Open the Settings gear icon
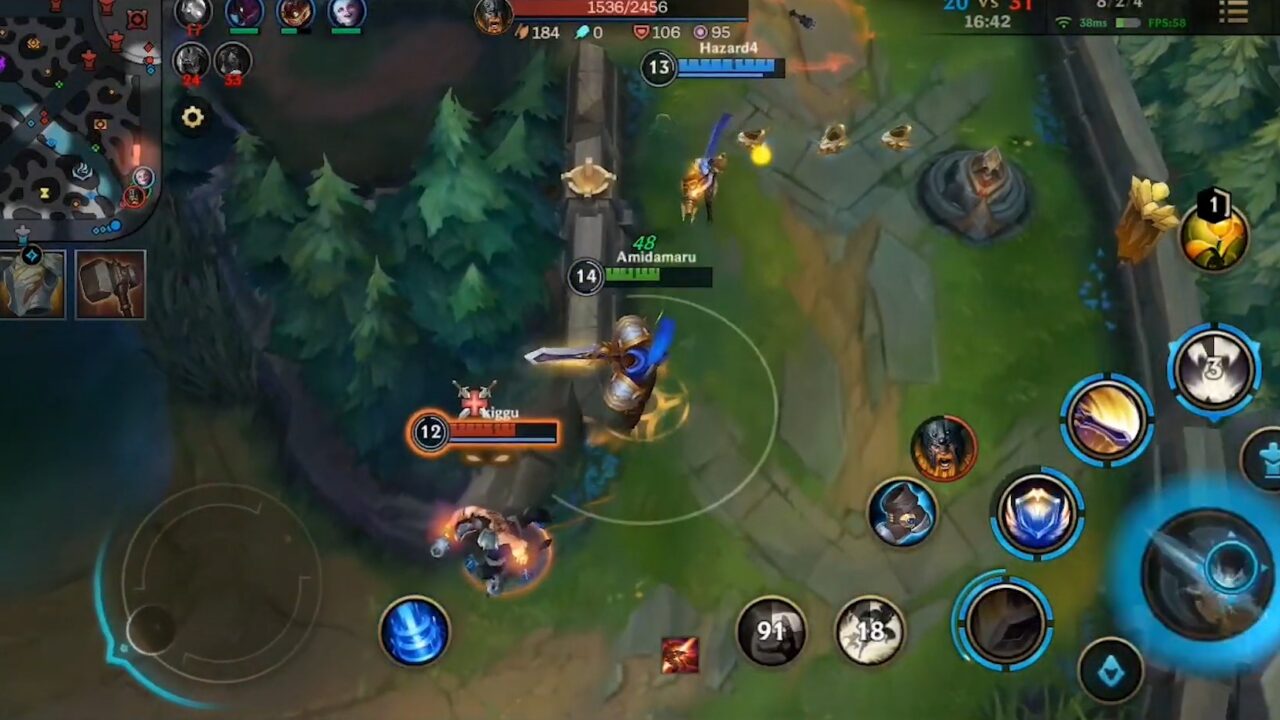Screen dimensions: 1280x720 coord(193,118)
